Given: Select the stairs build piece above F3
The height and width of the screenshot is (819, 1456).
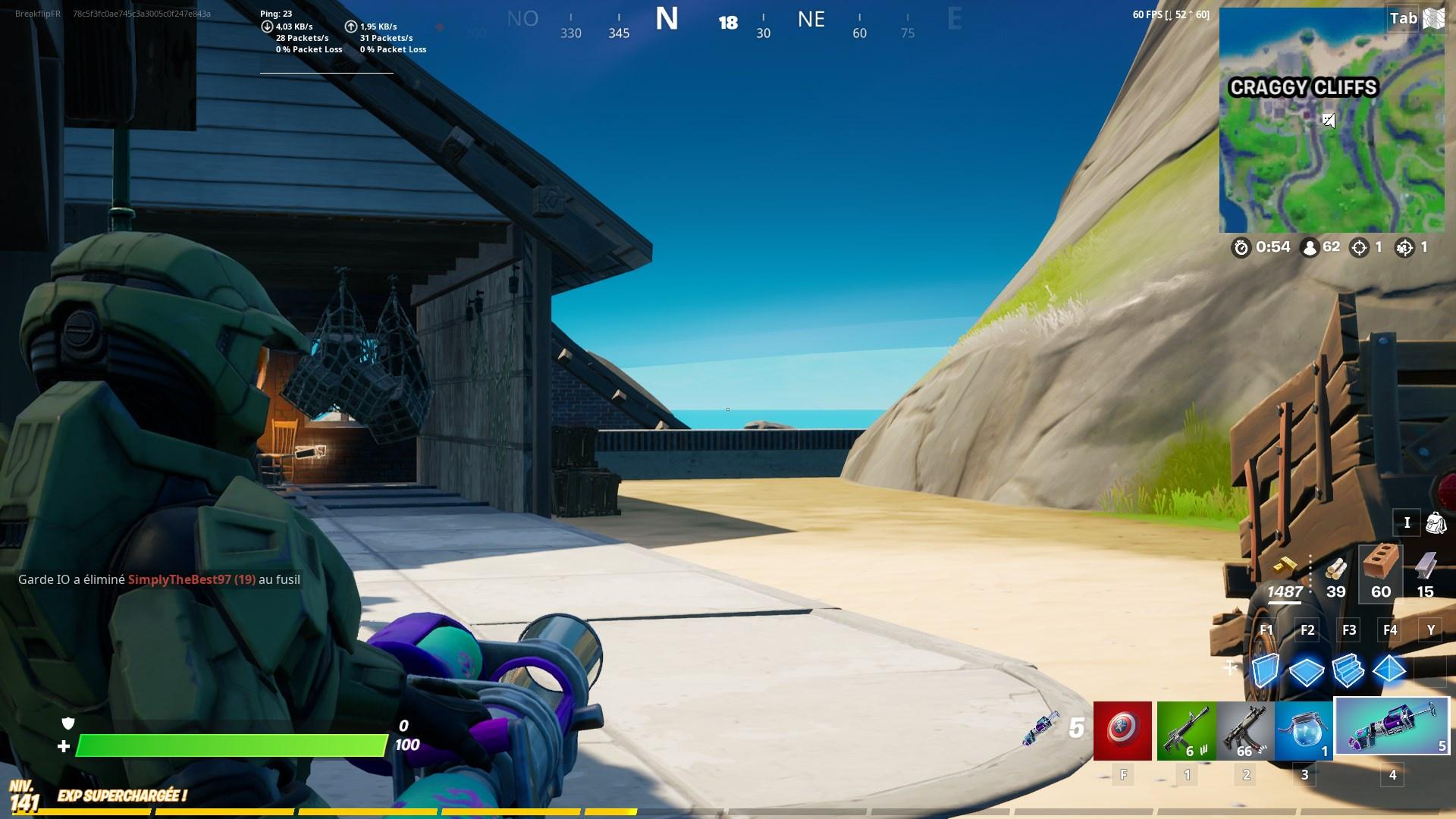Looking at the screenshot, I should [1348, 670].
